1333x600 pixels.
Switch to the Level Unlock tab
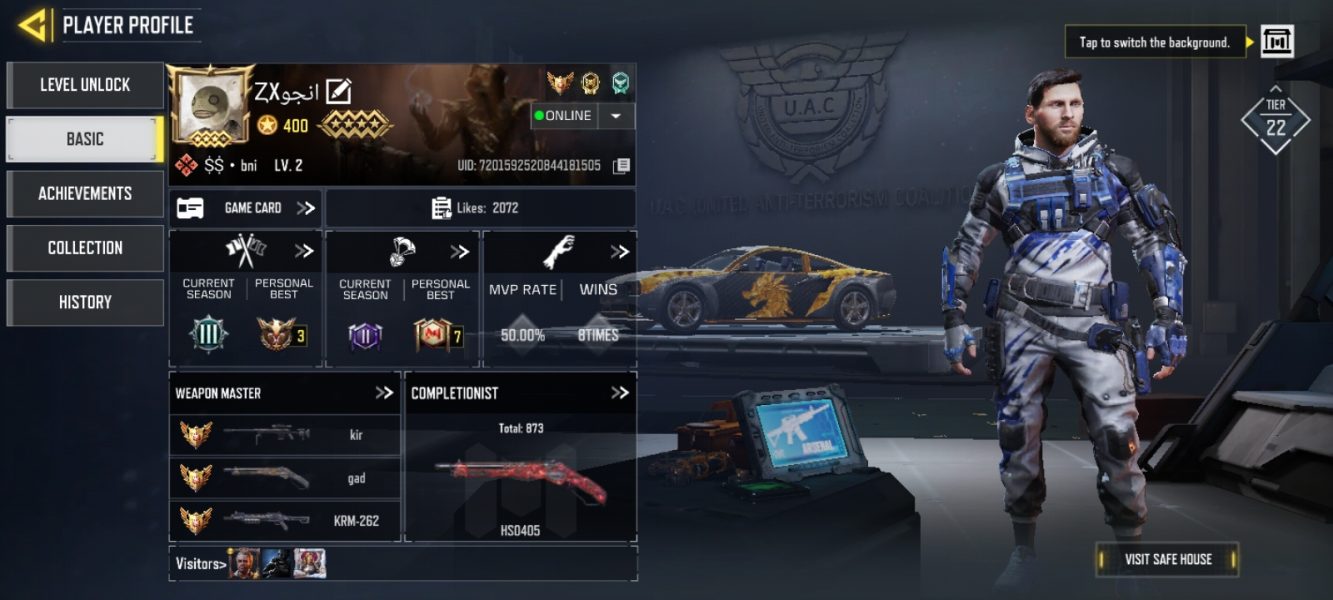85,85
